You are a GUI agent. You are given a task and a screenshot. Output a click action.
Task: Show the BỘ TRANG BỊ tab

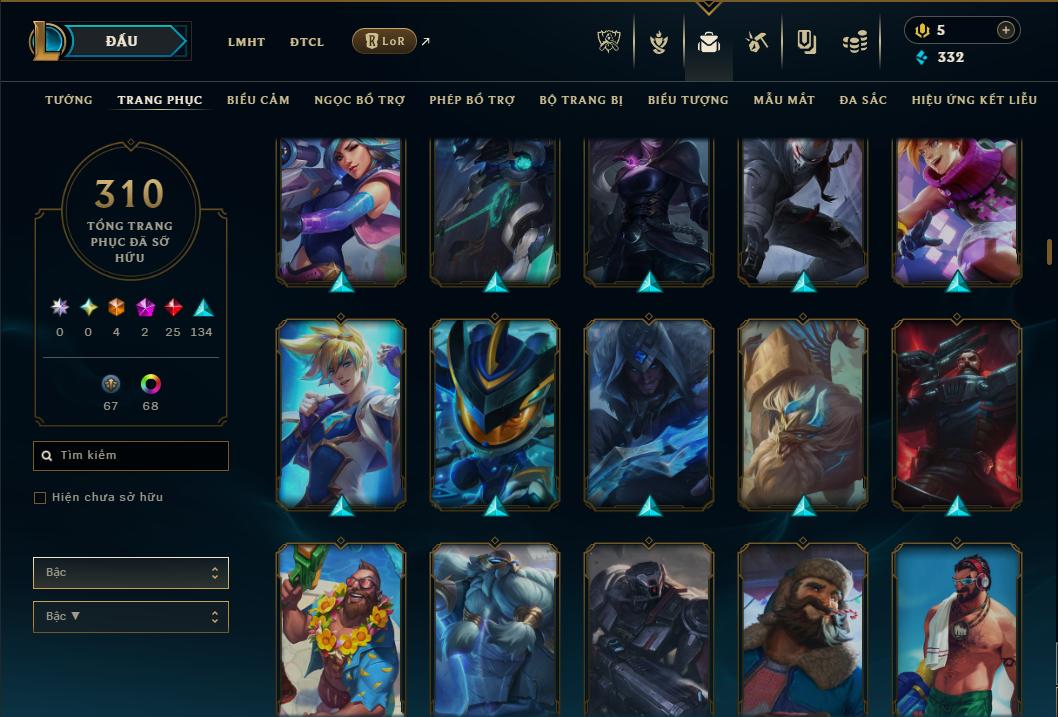coord(581,100)
